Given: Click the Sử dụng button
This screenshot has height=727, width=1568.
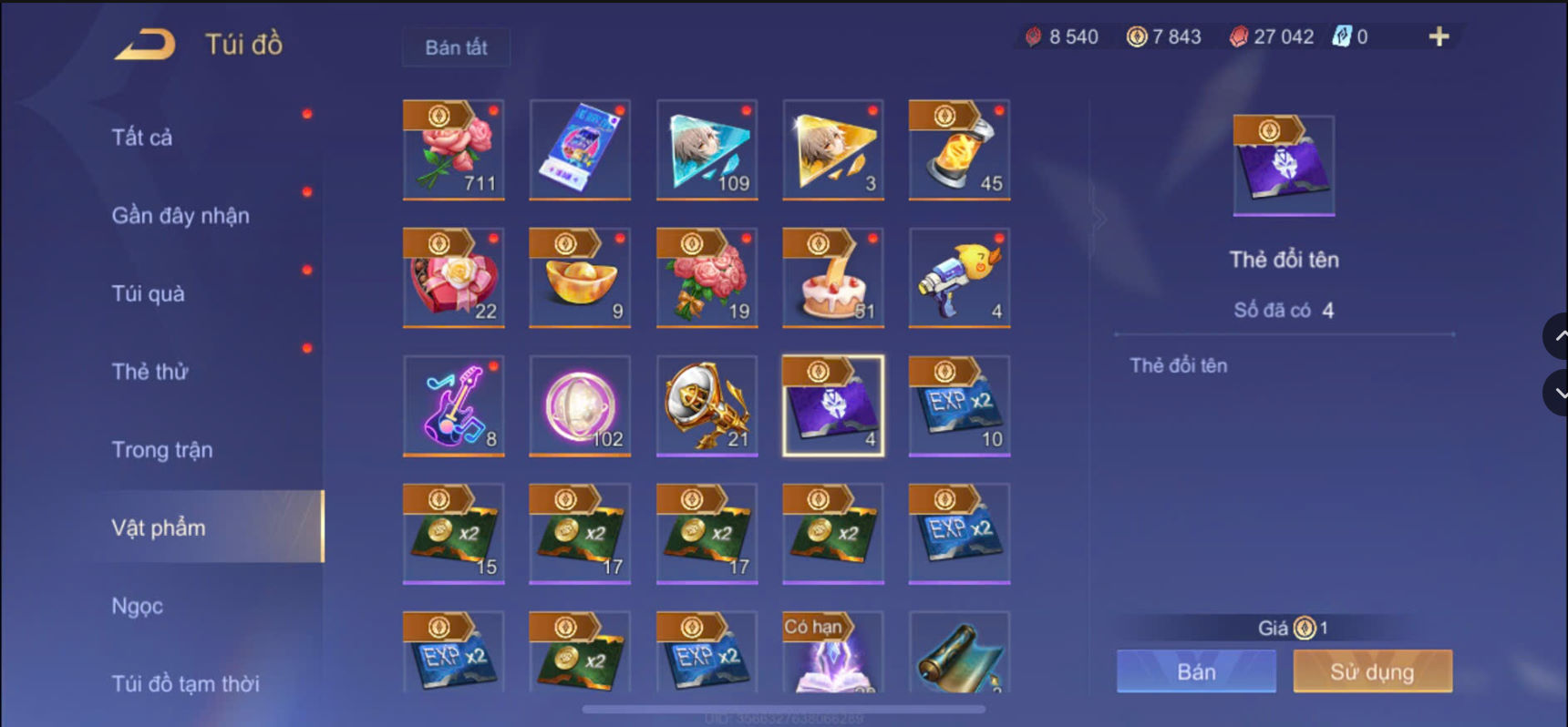Looking at the screenshot, I should pyautogui.click(x=1372, y=671).
